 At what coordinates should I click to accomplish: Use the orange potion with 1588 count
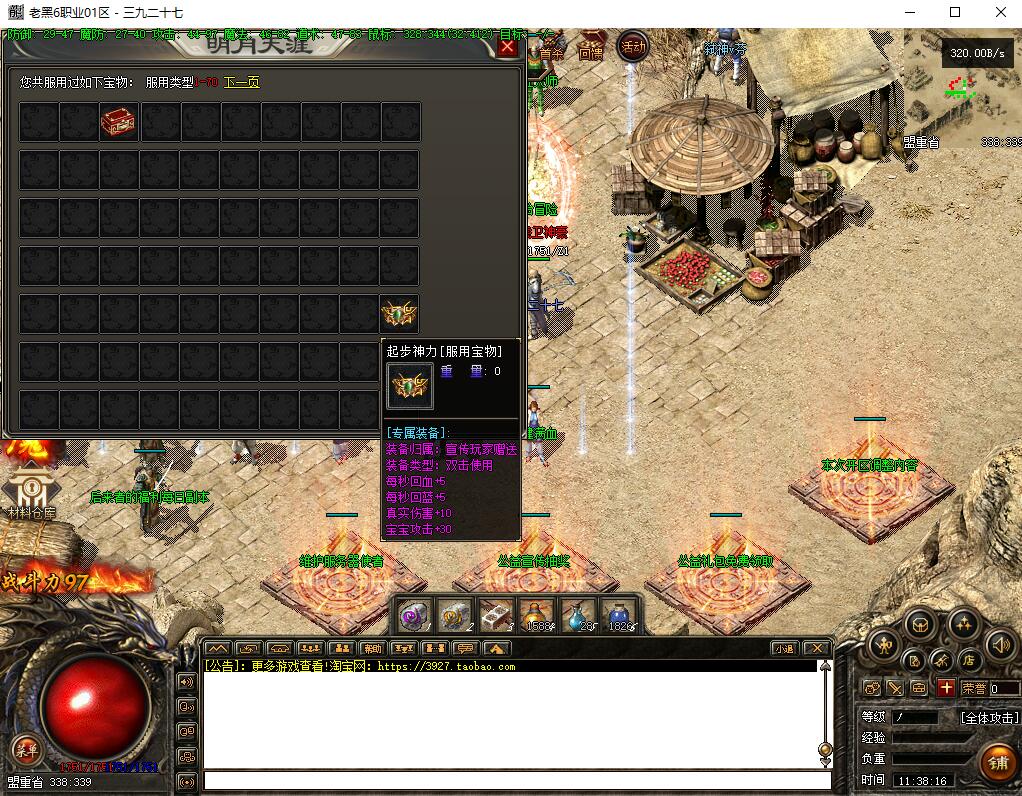tap(537, 615)
